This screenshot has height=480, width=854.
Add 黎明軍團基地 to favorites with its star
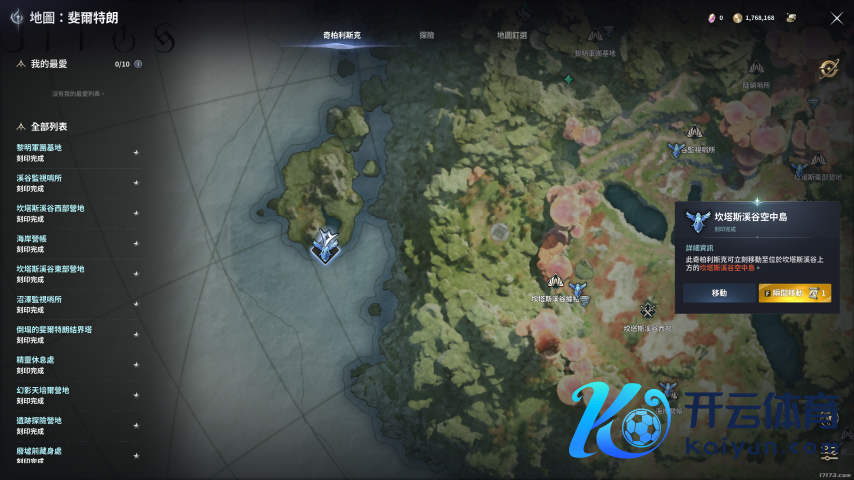coord(136,153)
